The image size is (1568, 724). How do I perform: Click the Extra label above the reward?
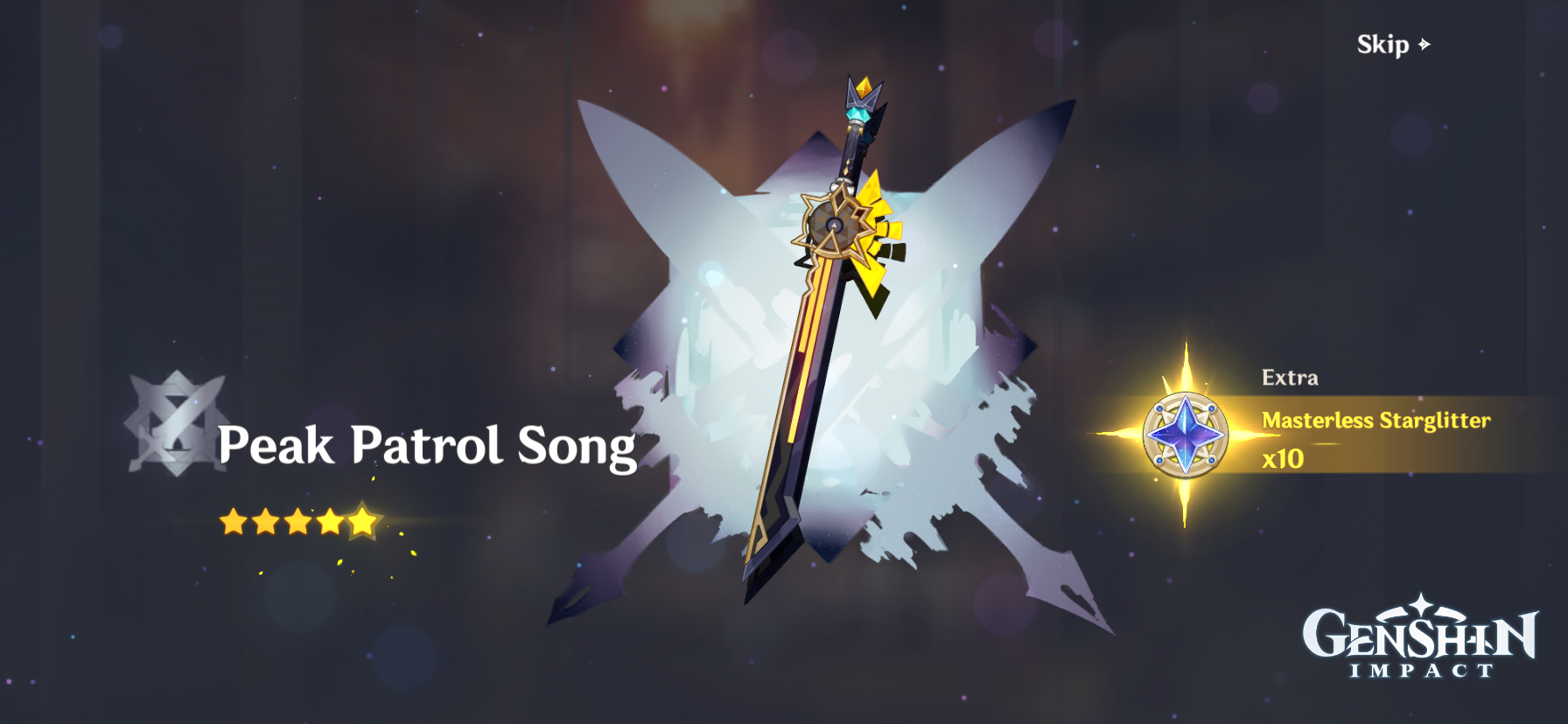pyautogui.click(x=1291, y=379)
